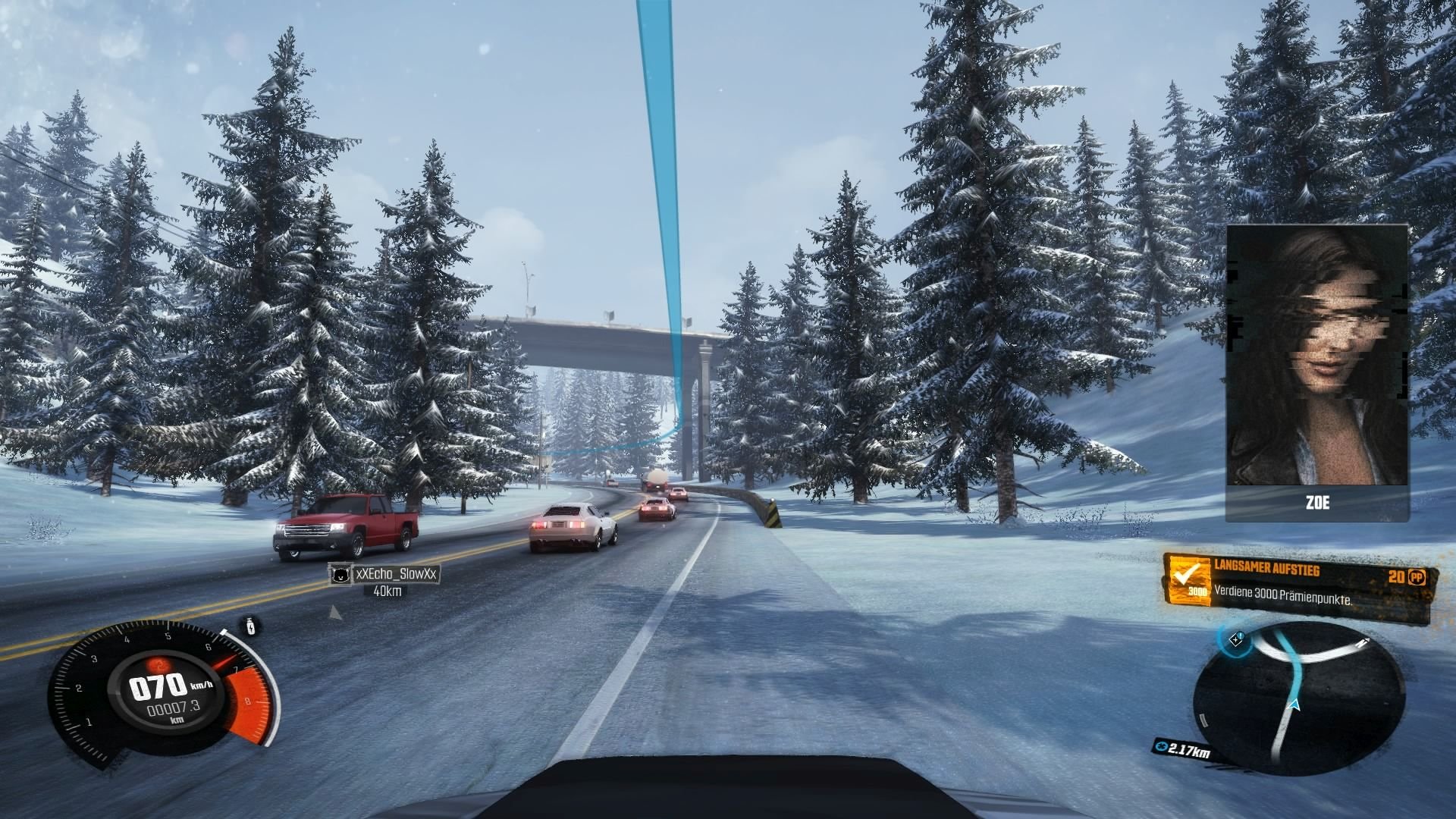Click the gear indicator showing 2
This screenshot has height=819, width=1456.
160,665
